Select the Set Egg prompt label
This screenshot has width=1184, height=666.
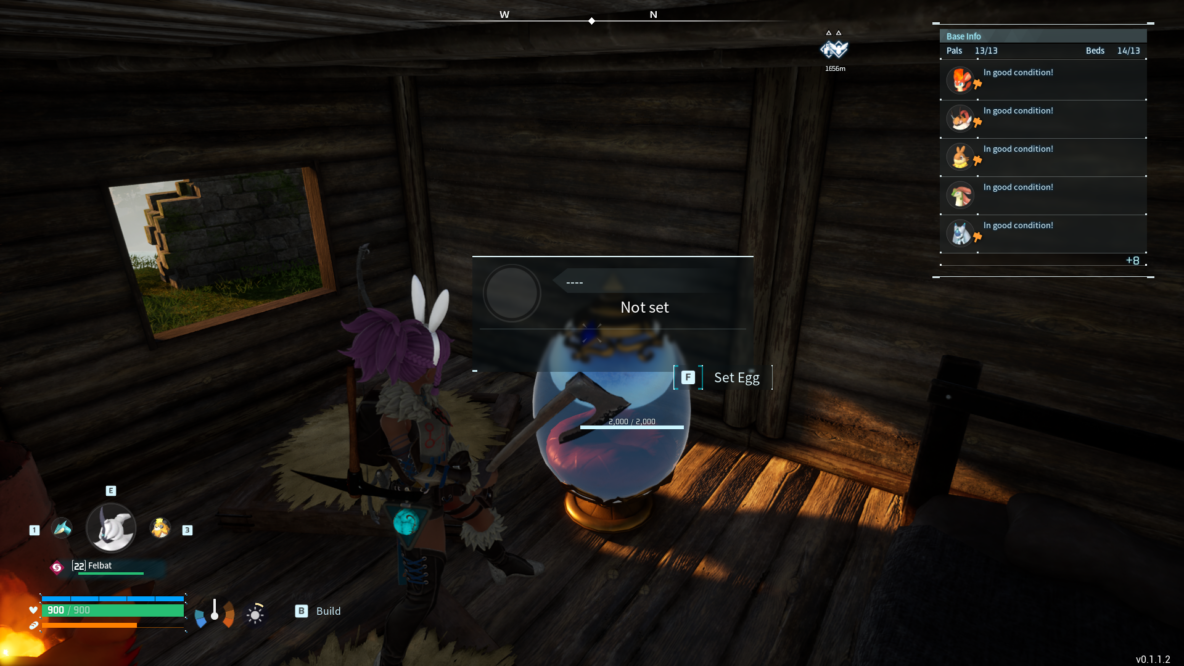point(736,378)
